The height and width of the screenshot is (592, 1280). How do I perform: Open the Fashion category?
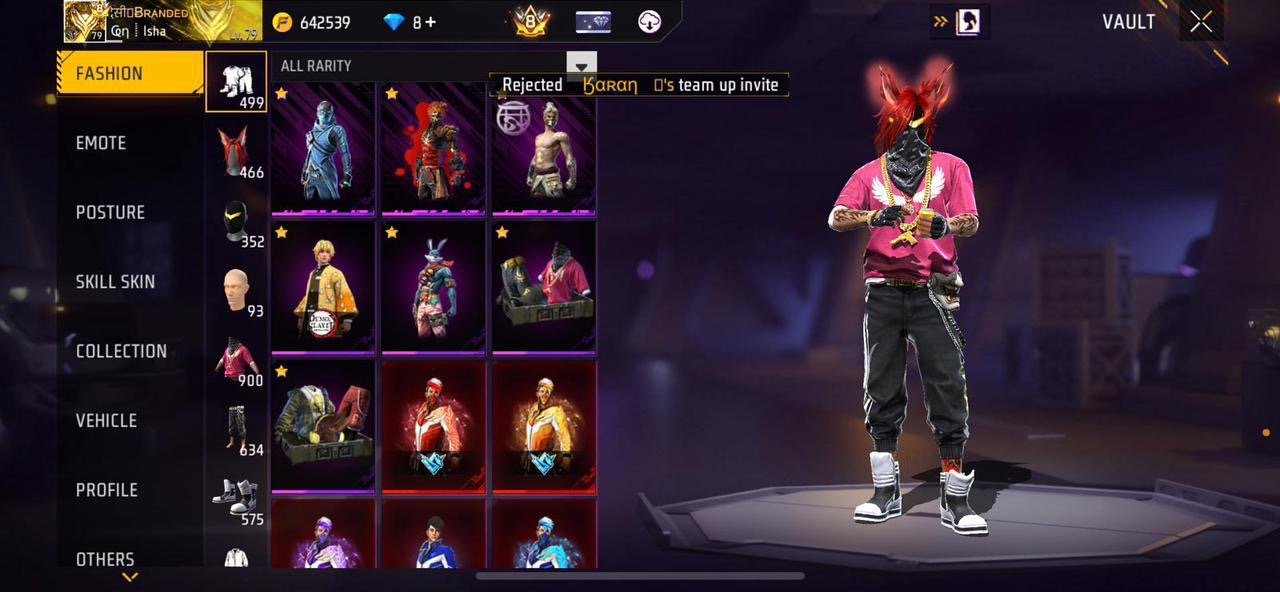(x=130, y=73)
